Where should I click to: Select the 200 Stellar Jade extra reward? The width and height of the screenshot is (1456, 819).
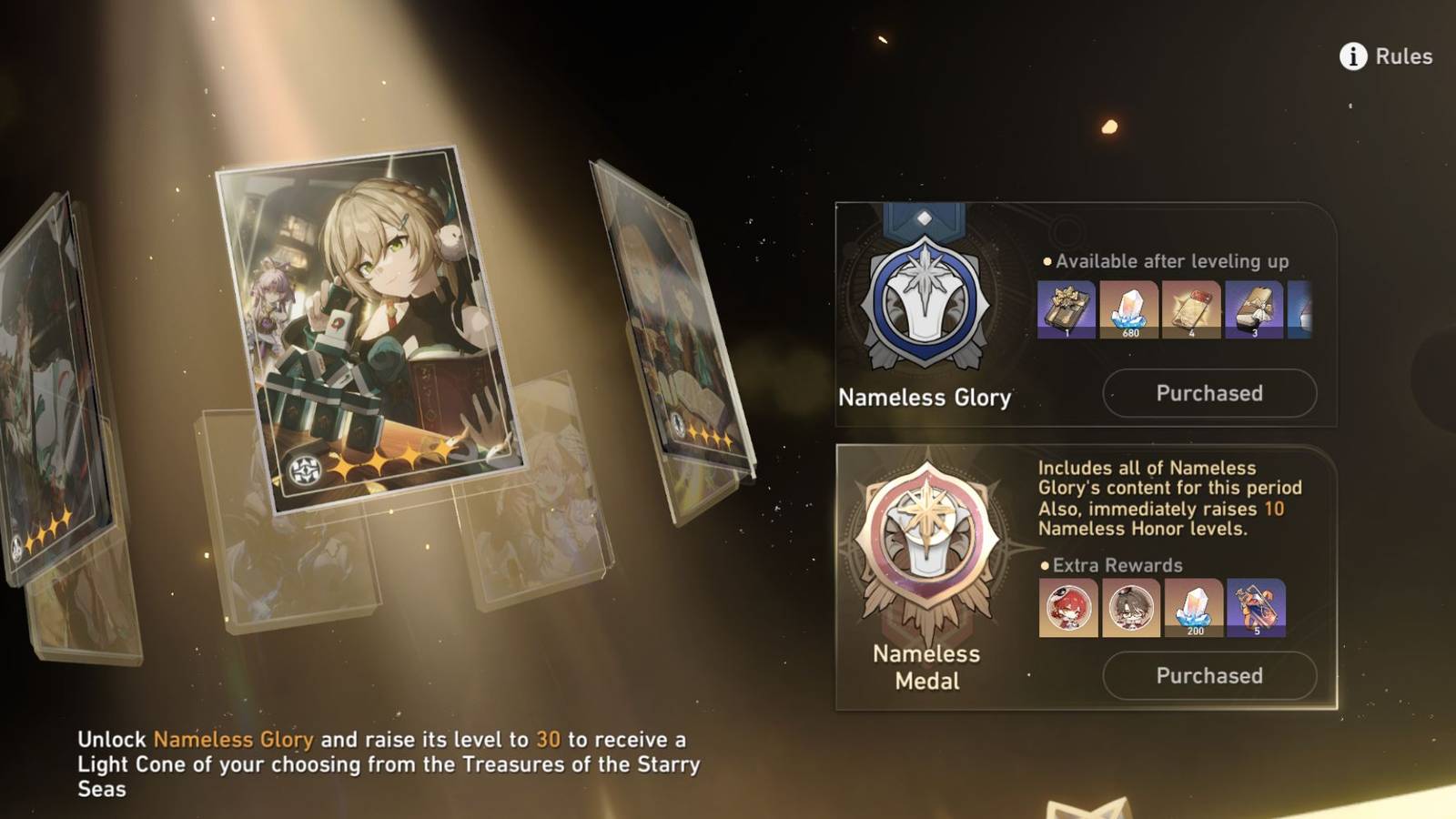pyautogui.click(x=1194, y=608)
